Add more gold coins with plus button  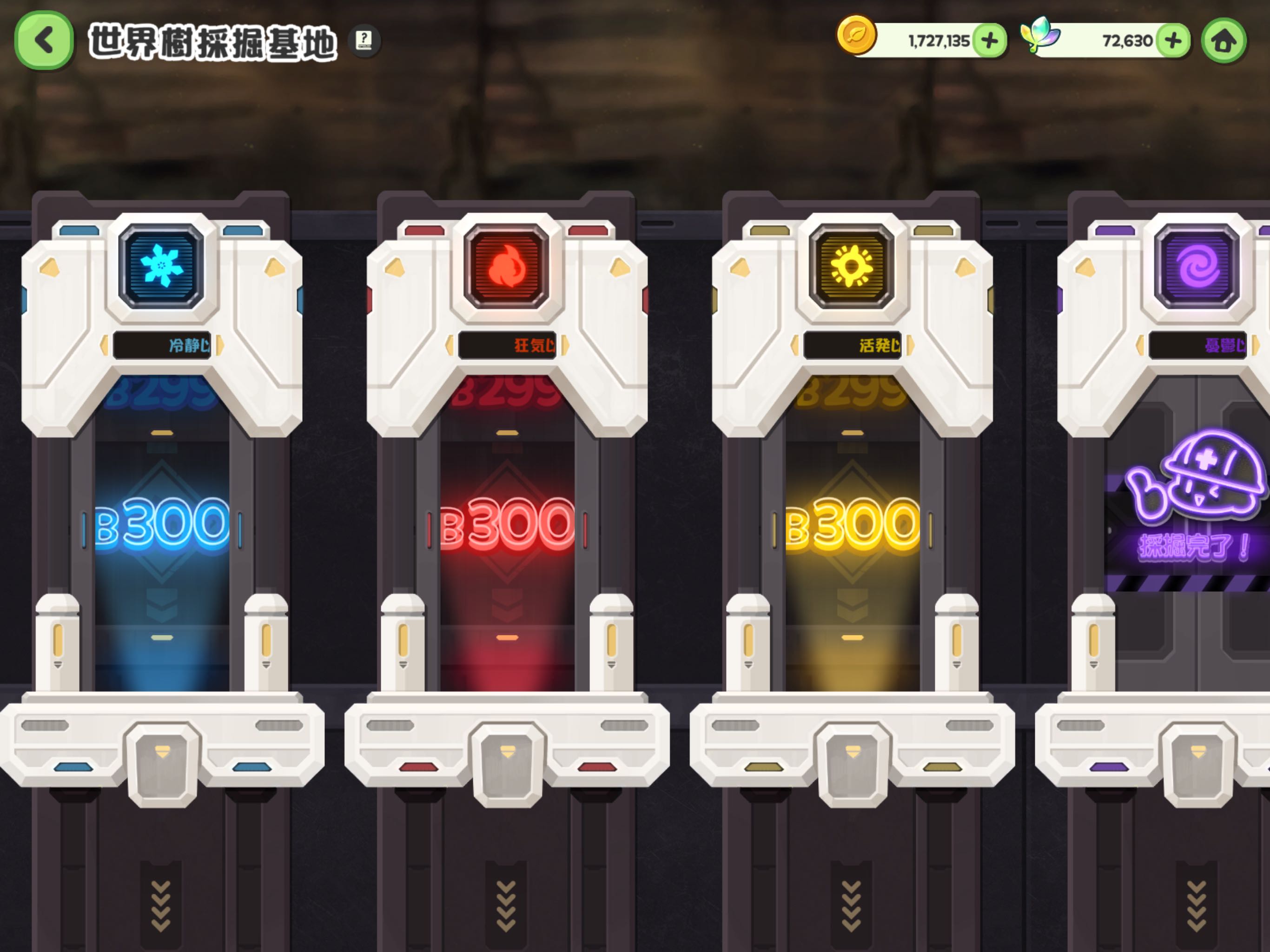coord(989,41)
